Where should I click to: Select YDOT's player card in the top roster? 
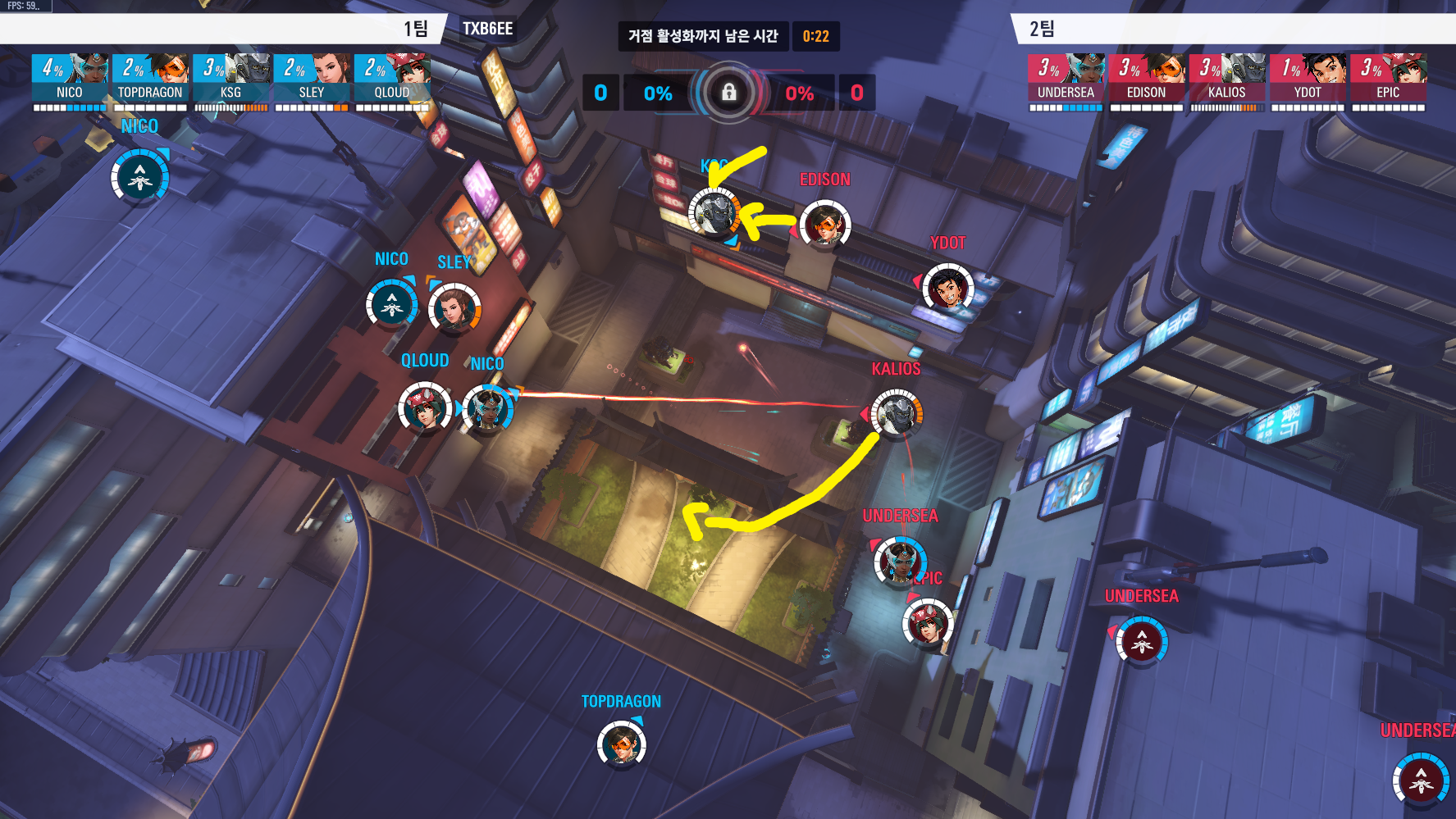point(1308,80)
